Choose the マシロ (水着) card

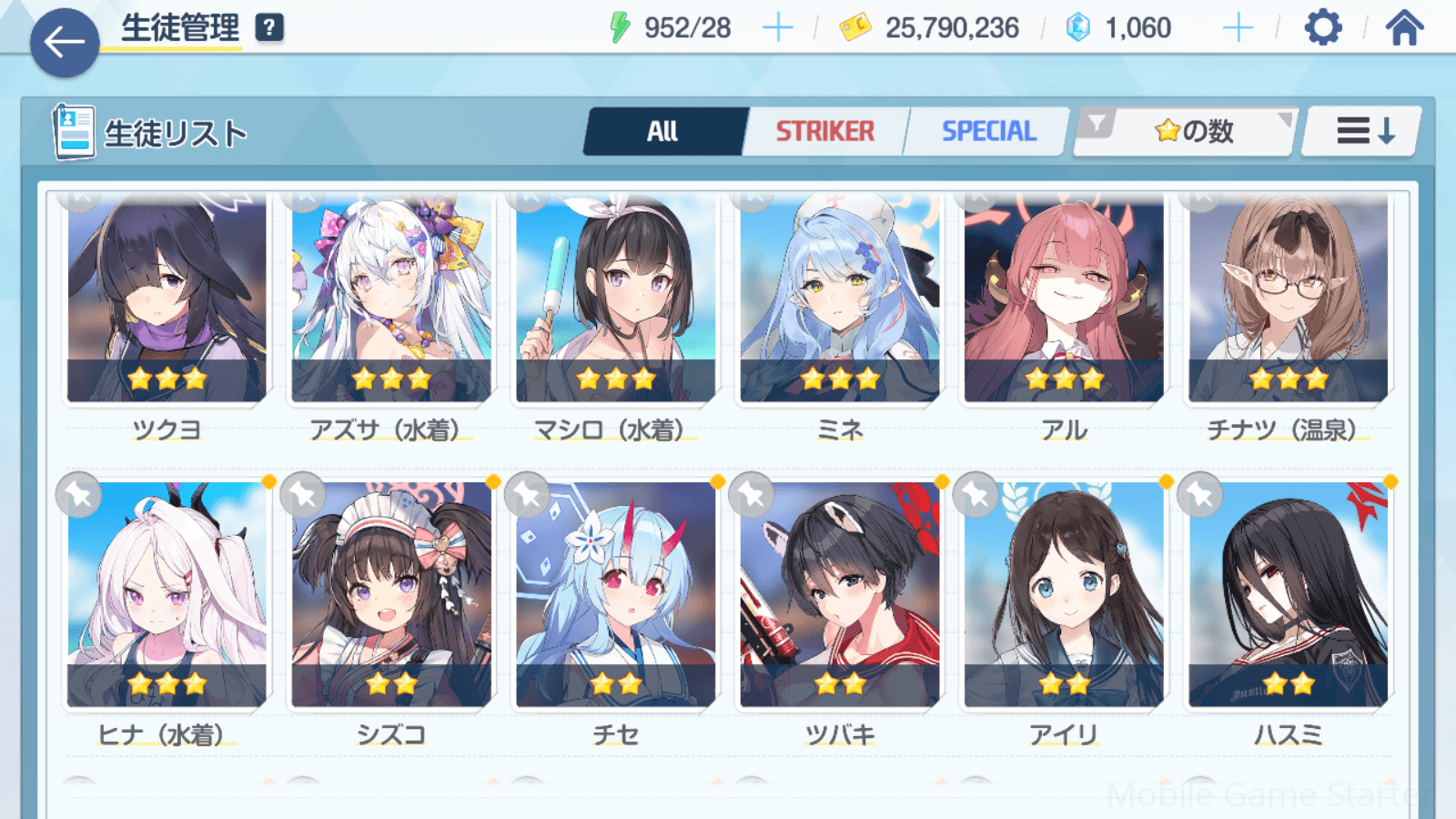[x=615, y=300]
